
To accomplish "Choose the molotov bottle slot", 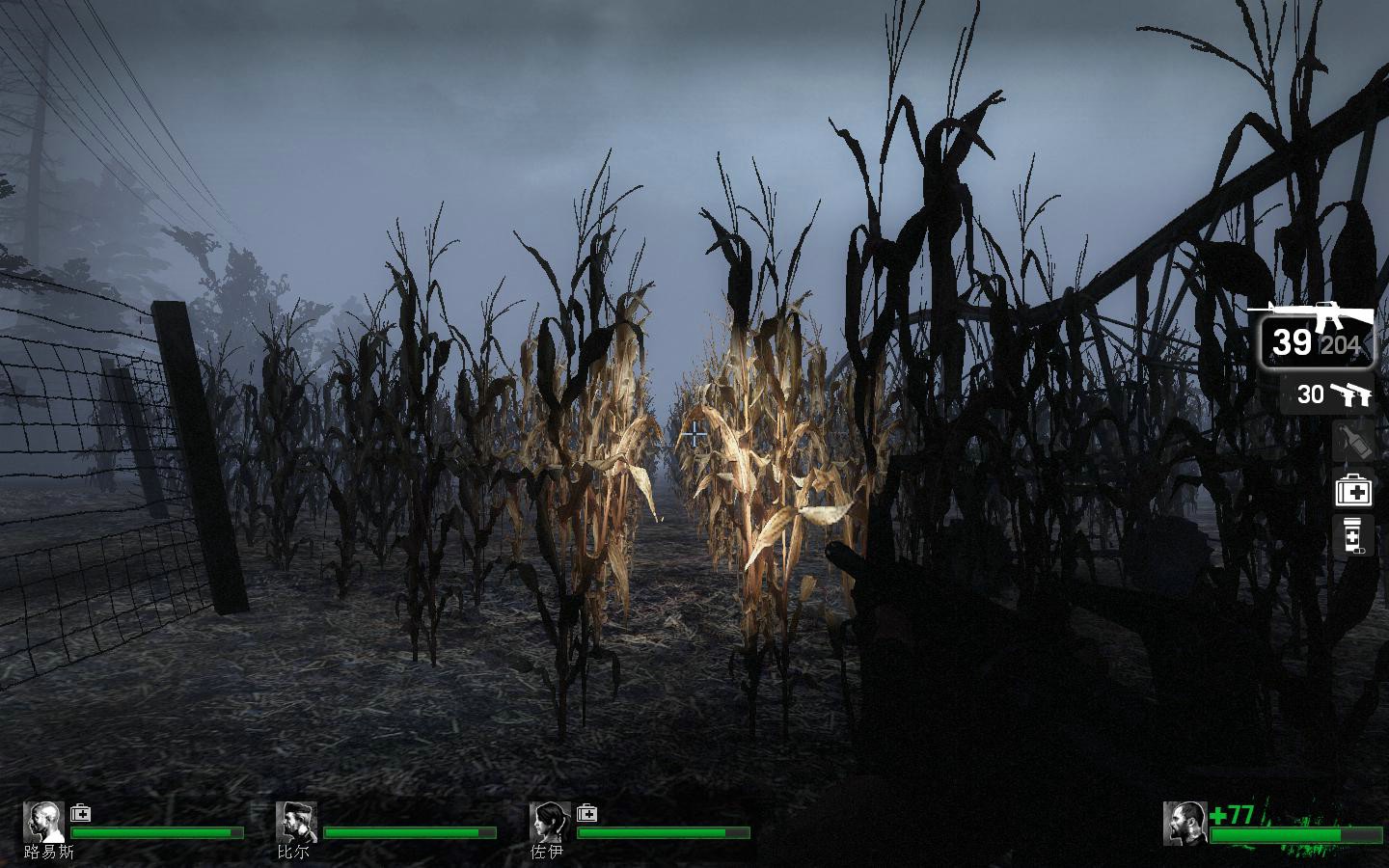I will coord(1353,442).
